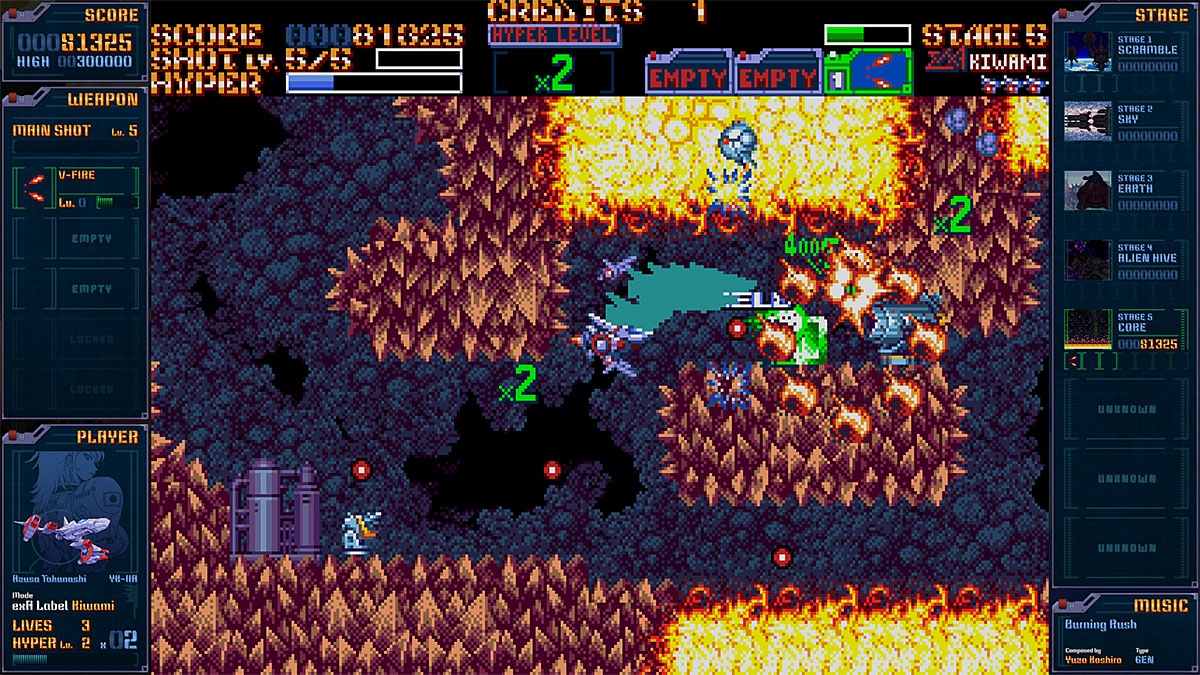Select the V-FIRE weapon slot

(75, 187)
